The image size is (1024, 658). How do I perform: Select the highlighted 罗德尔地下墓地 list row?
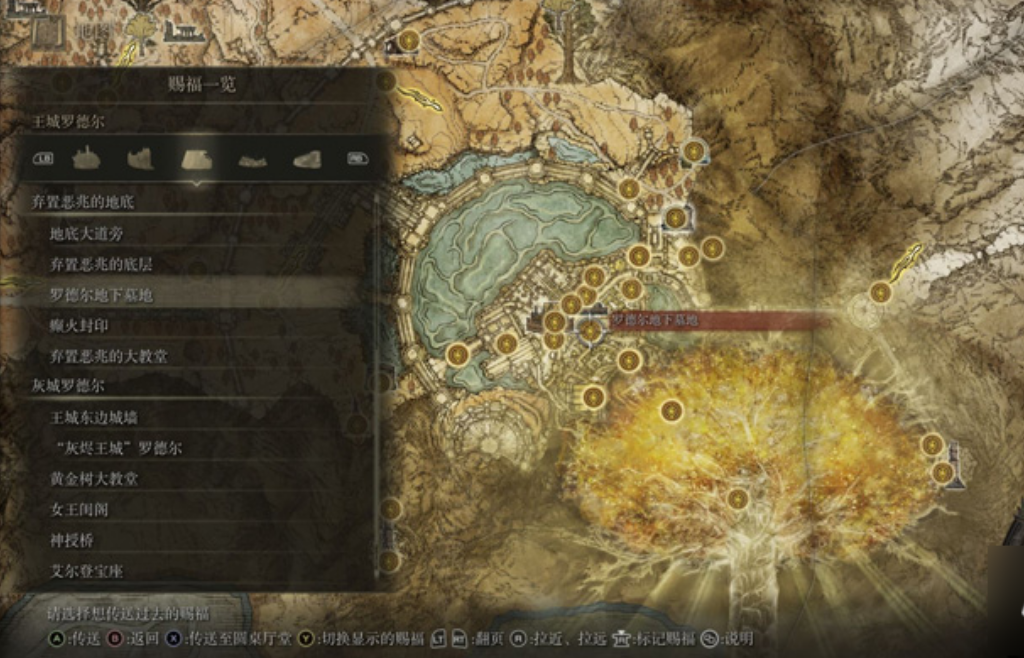100,295
